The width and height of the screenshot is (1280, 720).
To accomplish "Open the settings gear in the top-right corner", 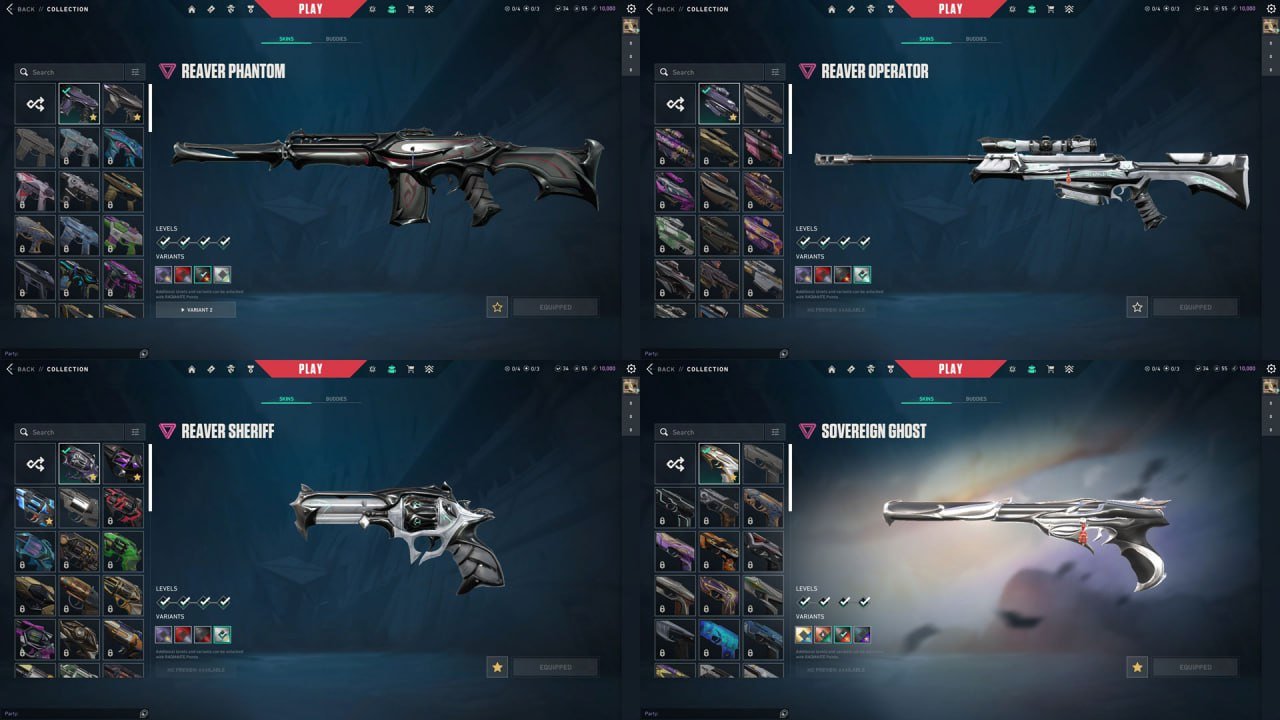I will coord(630,8).
